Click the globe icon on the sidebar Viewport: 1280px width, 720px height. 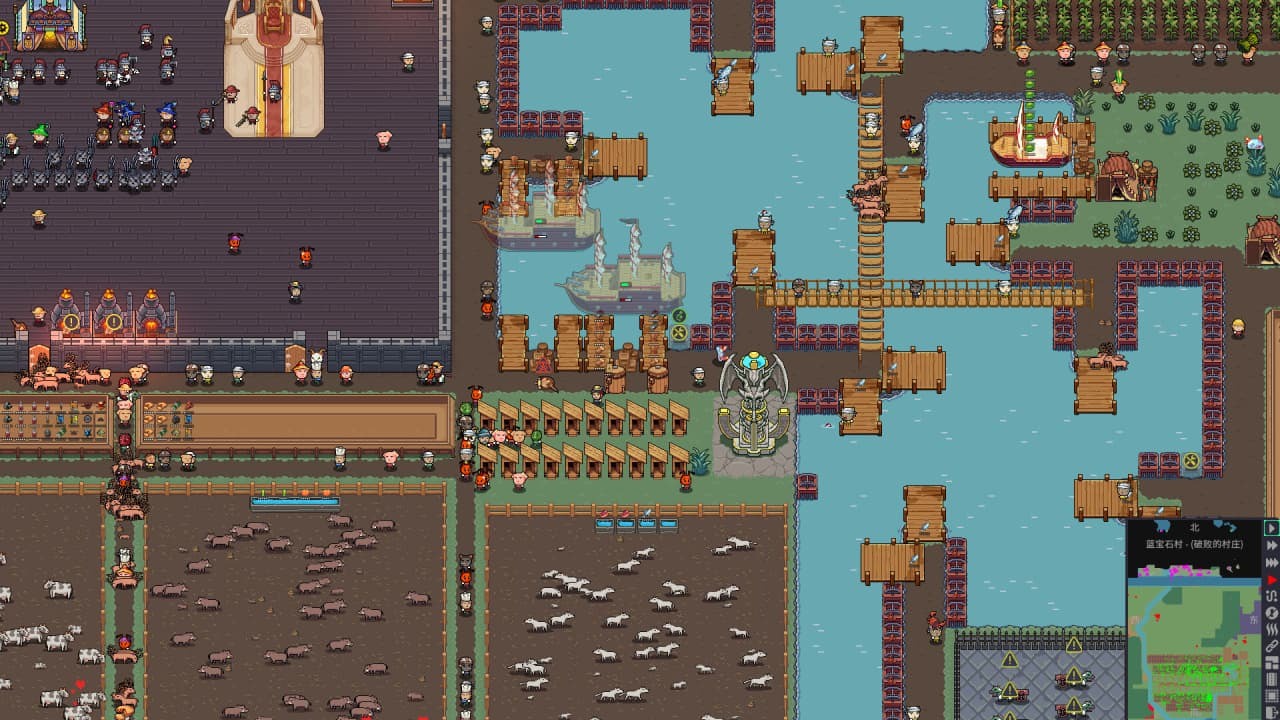pyautogui.click(x=1271, y=614)
